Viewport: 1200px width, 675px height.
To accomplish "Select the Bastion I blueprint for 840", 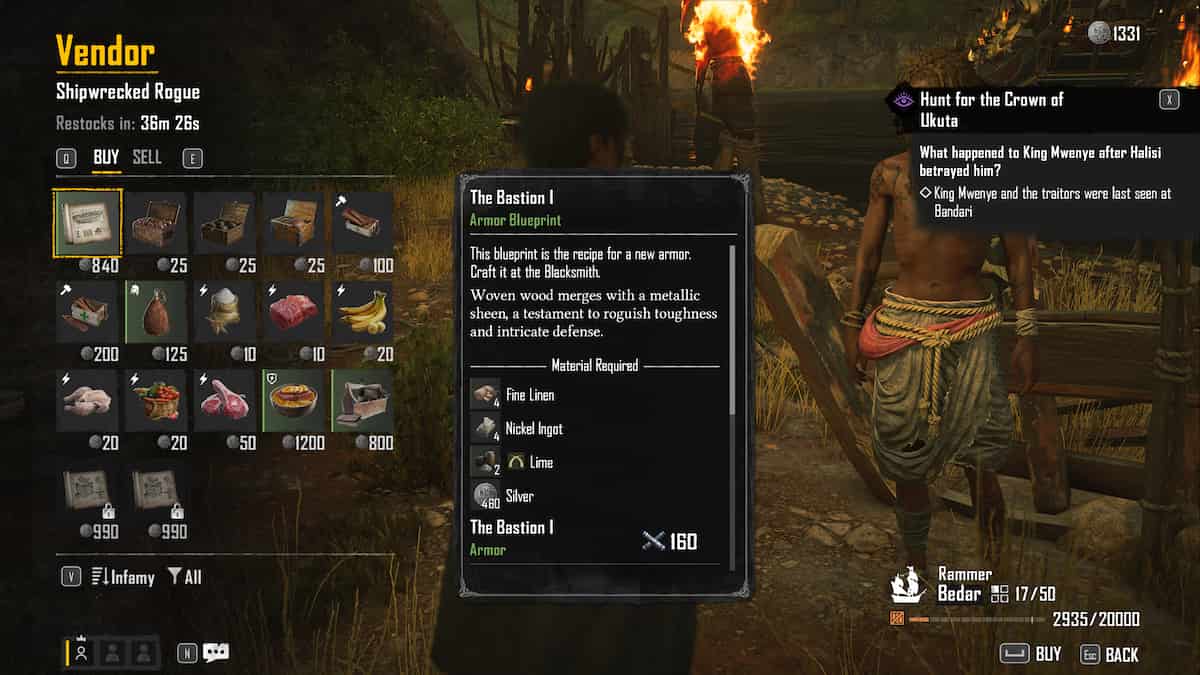I will (x=89, y=222).
